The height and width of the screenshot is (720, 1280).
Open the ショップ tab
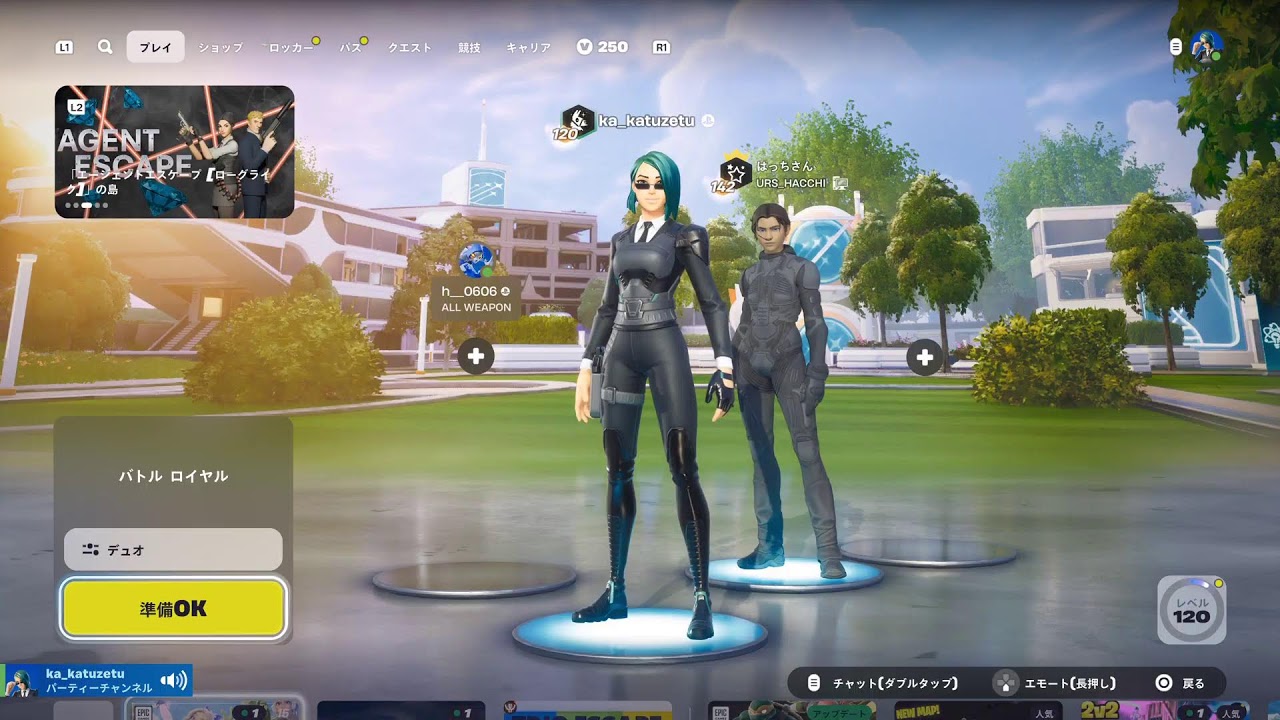coord(220,47)
